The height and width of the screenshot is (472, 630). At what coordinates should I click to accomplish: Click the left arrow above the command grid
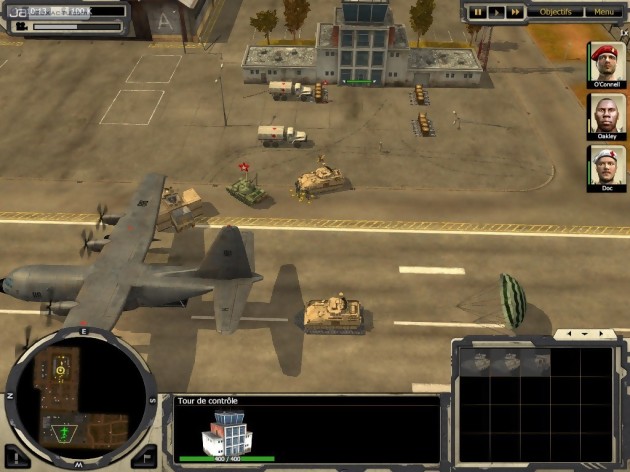(569, 334)
